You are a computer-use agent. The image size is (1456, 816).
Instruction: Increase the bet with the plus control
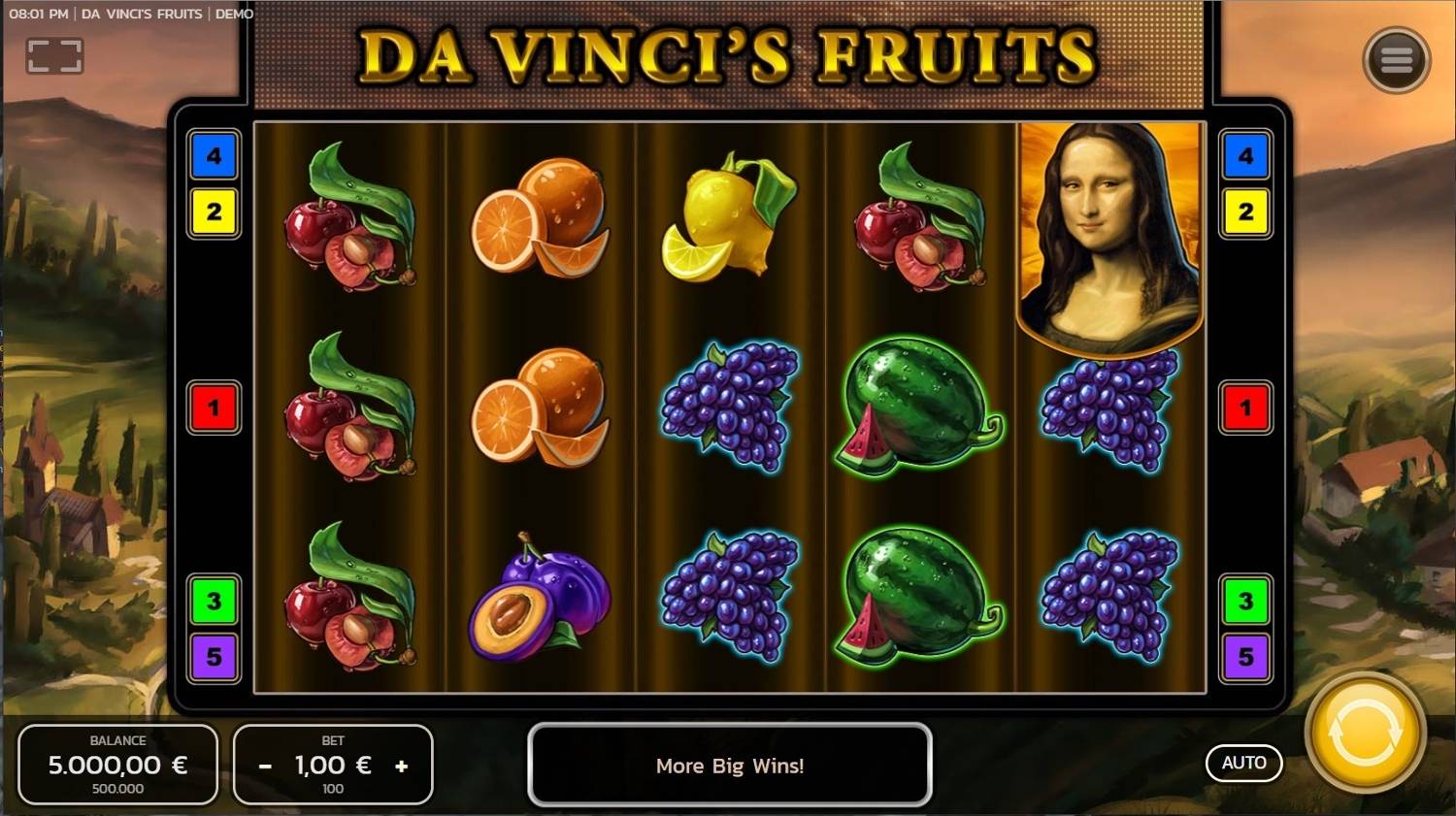click(x=402, y=765)
